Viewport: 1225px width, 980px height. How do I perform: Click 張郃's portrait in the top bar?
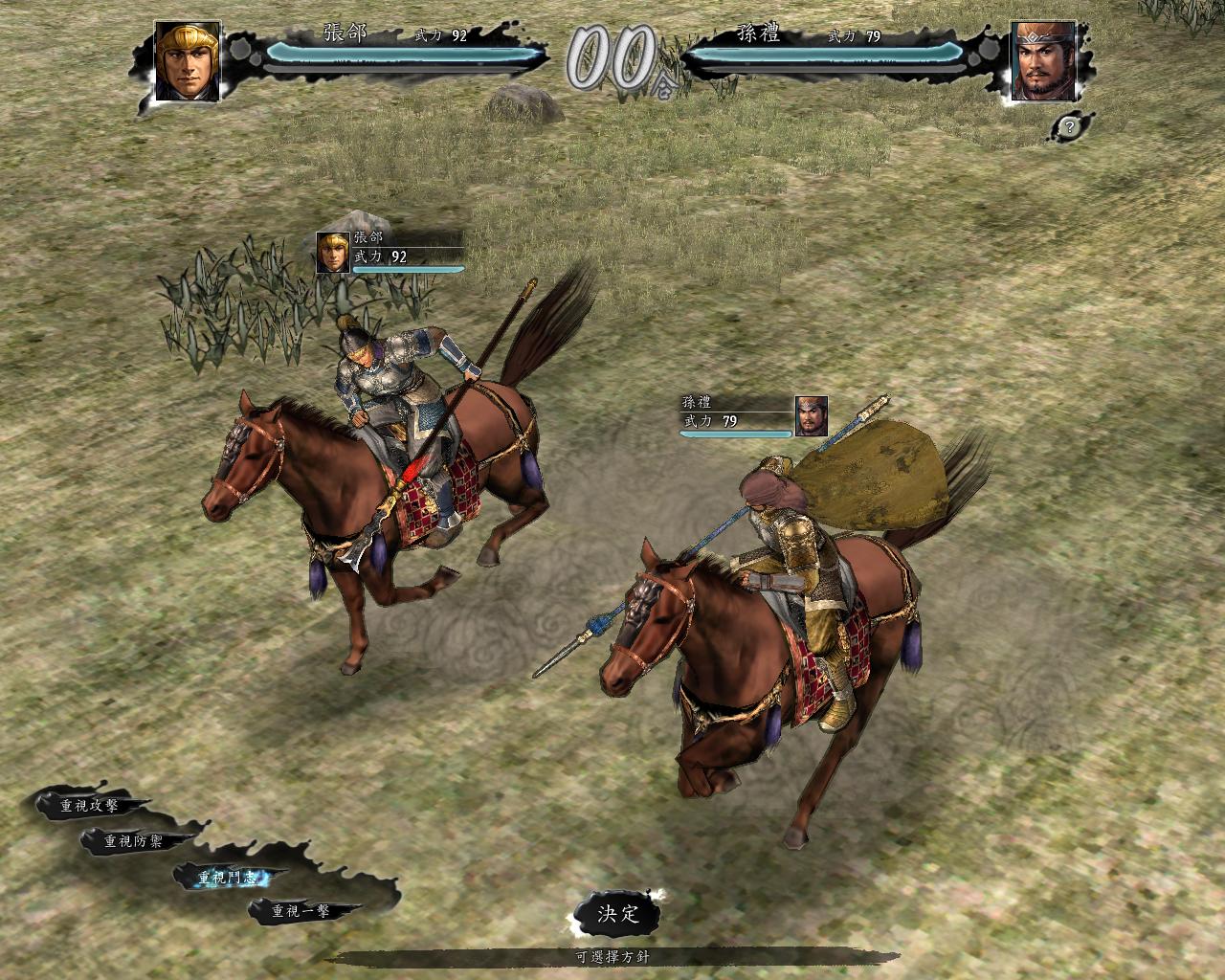click(x=188, y=60)
